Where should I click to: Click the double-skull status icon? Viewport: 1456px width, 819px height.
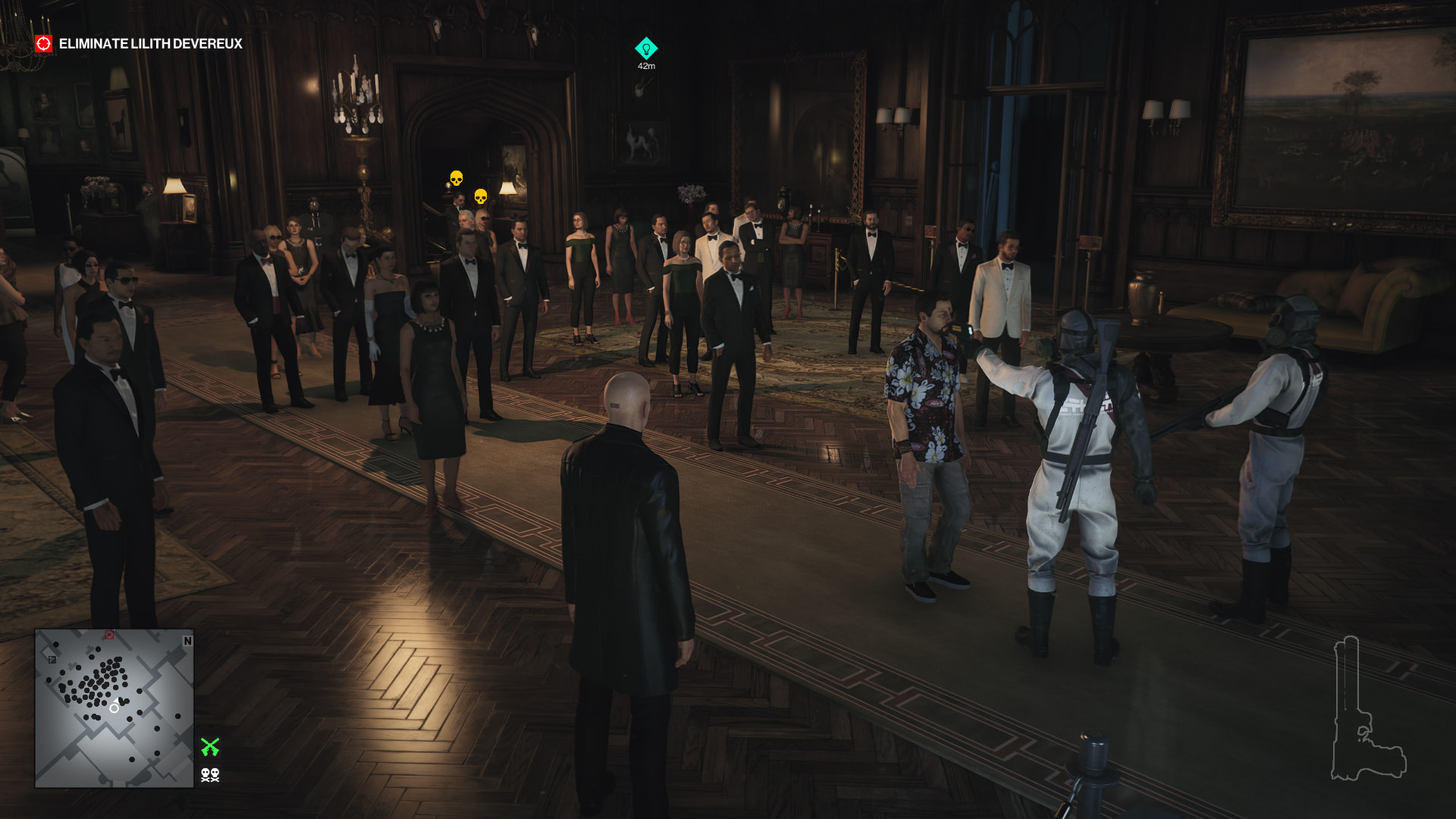click(x=210, y=774)
